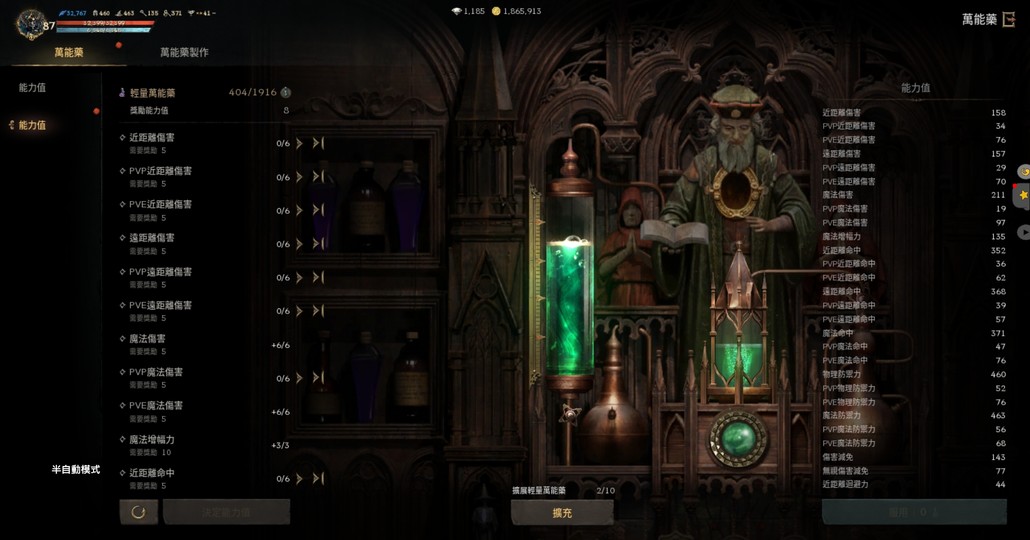
Task: Click the 擴充 expand button
Action: point(562,512)
